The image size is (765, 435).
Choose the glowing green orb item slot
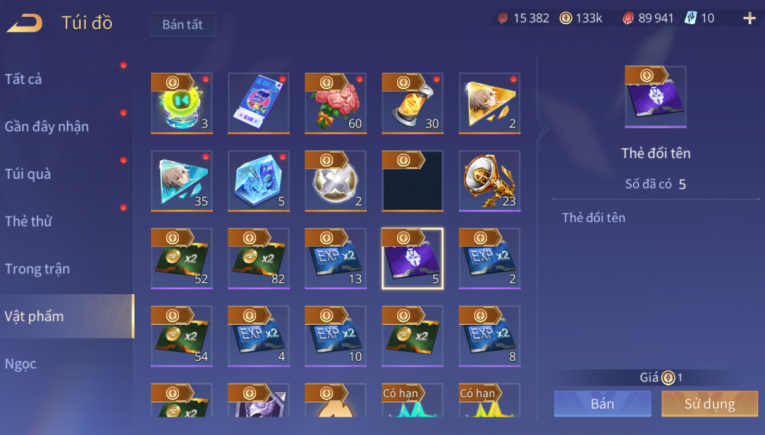[x=182, y=102]
